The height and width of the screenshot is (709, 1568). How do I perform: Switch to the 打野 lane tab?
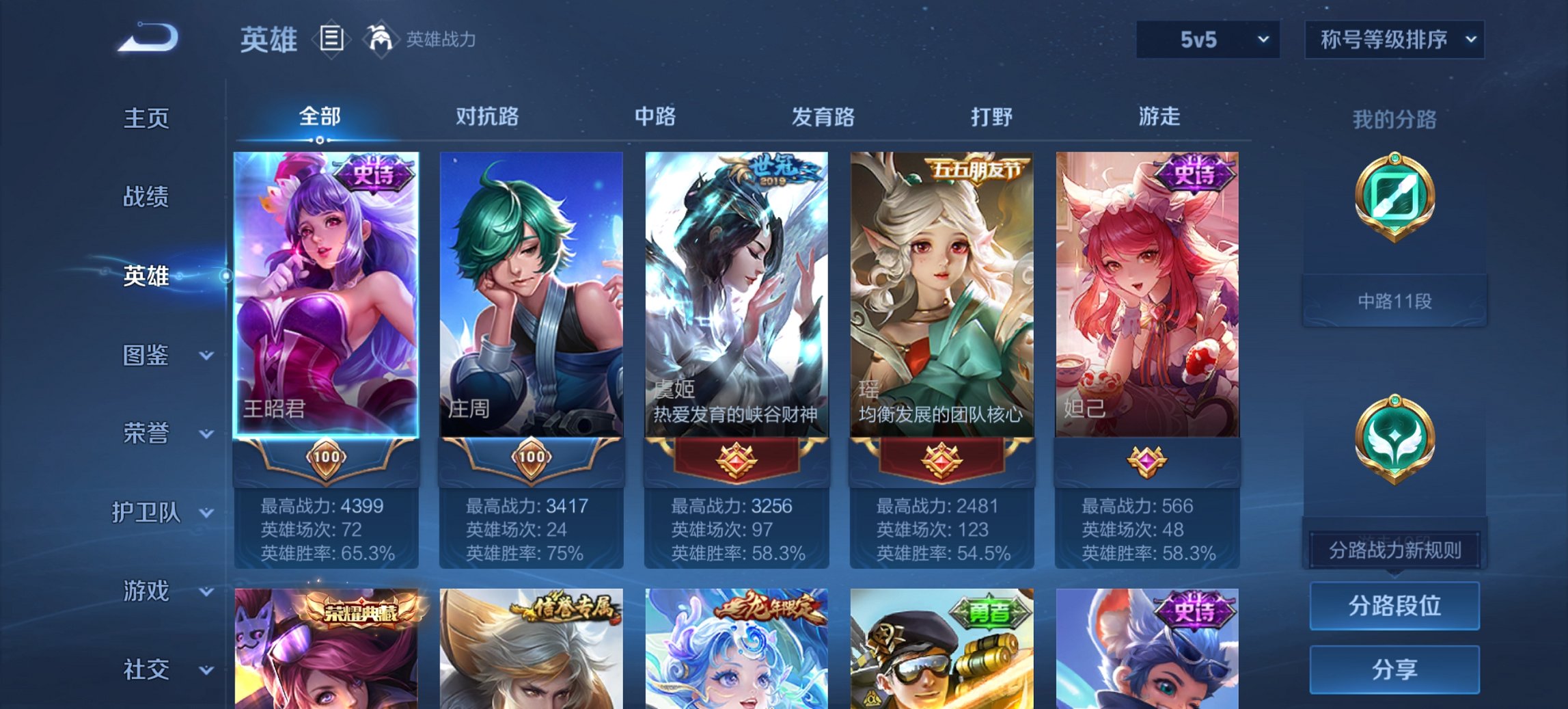point(994,118)
